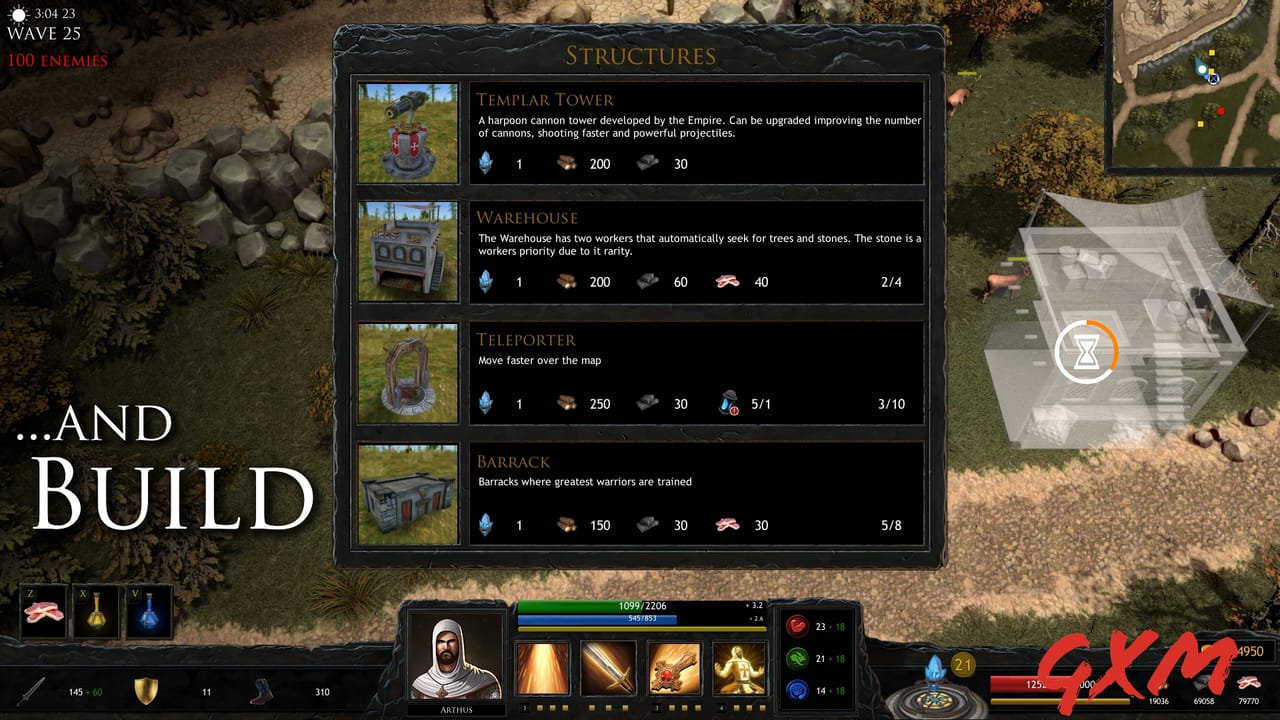Select the Templar Tower thumbnail in Structures
Screen dimensions: 1280x720
click(408, 133)
